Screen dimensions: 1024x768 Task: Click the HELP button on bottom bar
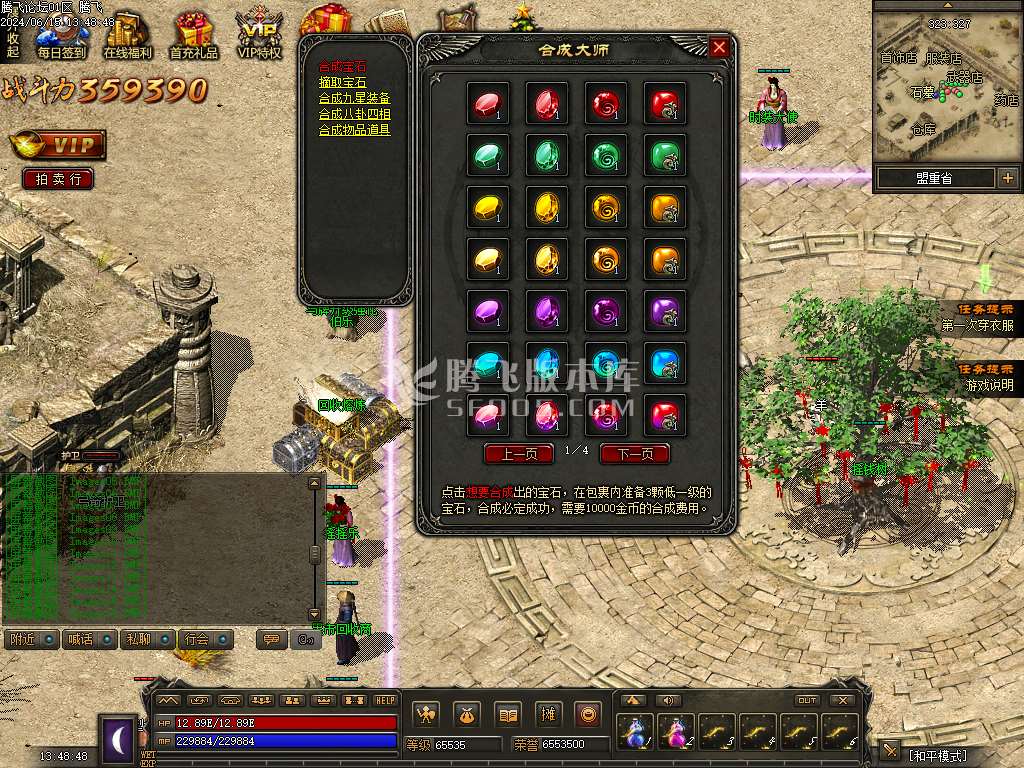tap(385, 700)
